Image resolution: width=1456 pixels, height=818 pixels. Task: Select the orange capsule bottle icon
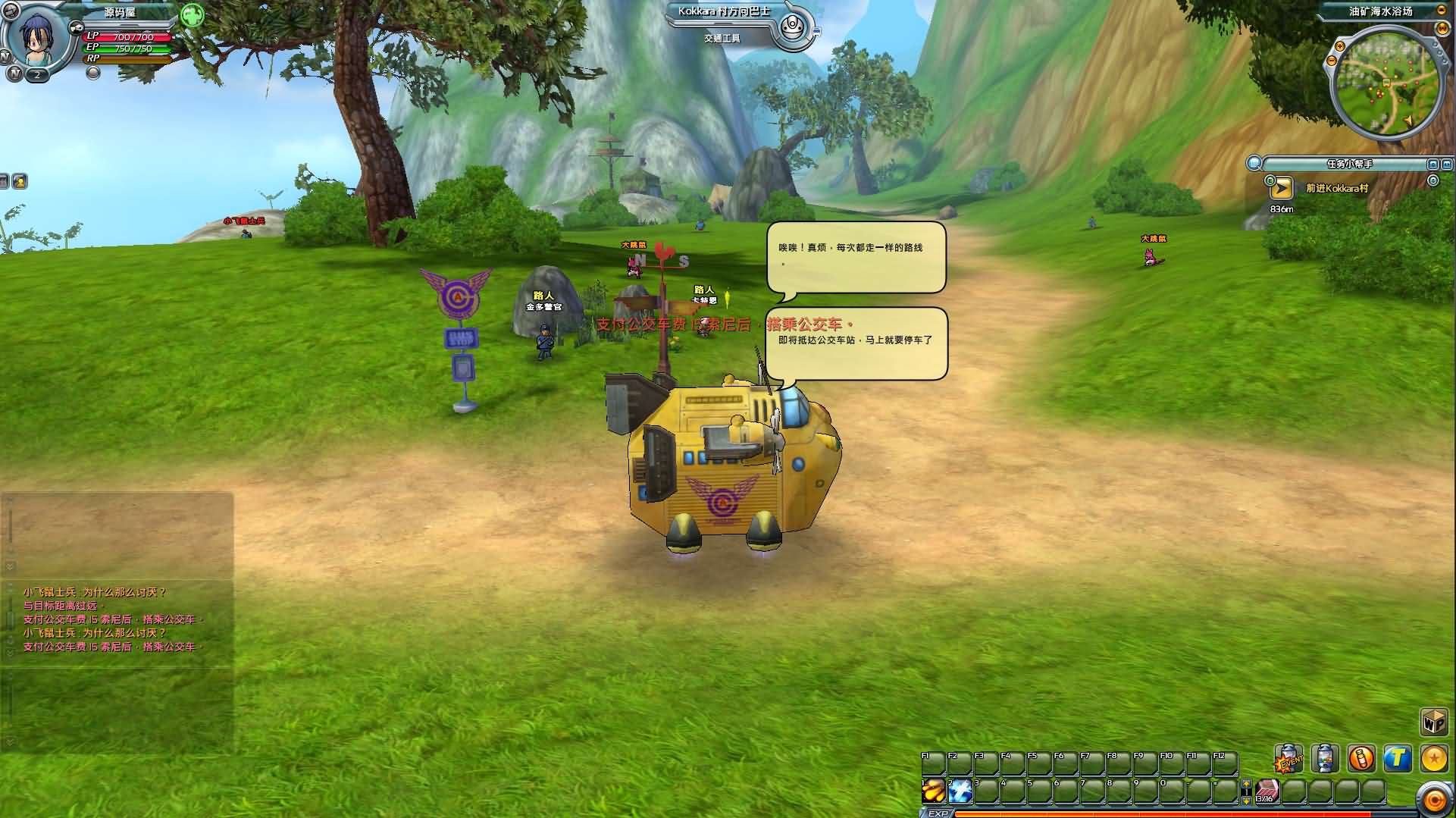point(1361,758)
